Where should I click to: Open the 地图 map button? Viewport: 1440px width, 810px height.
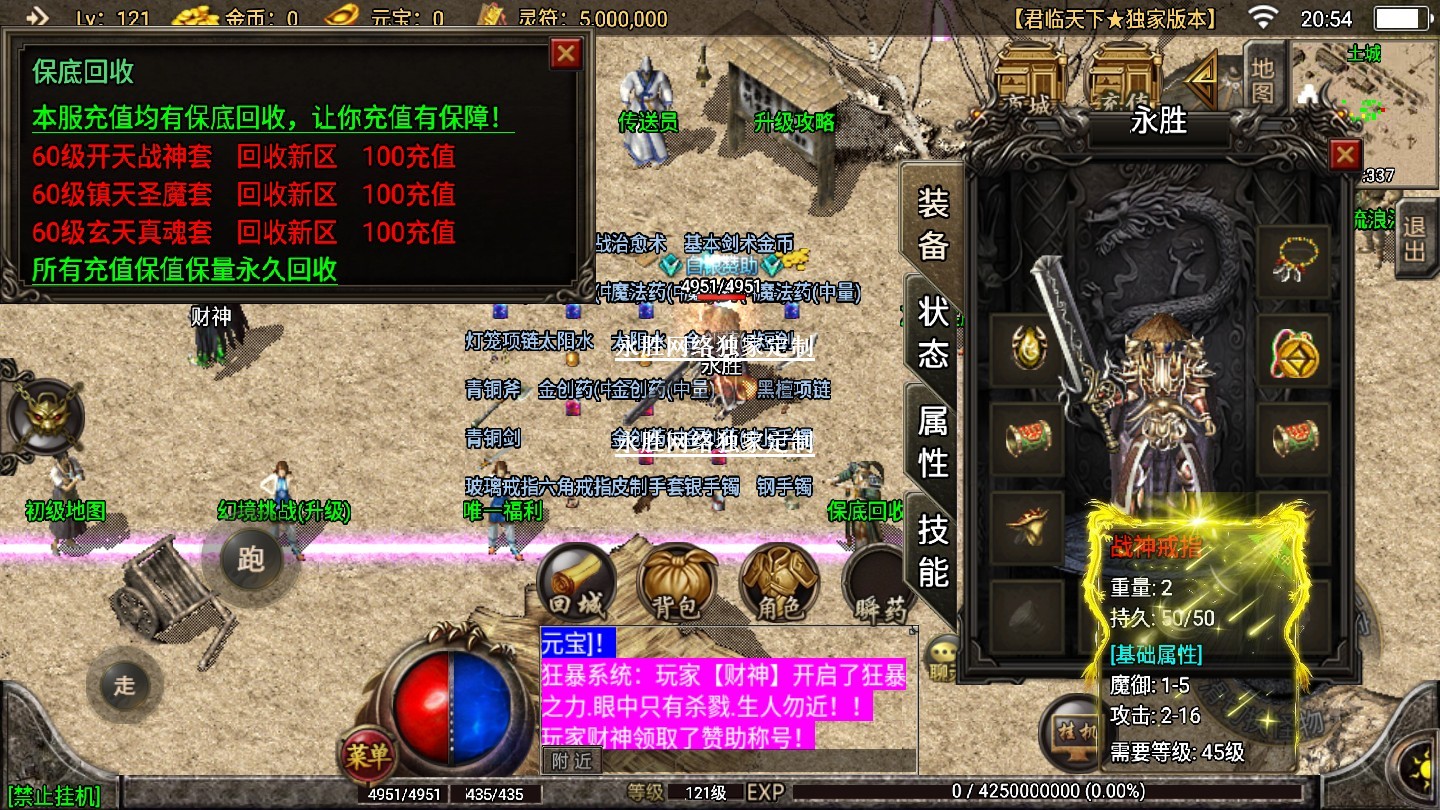coord(1263,80)
